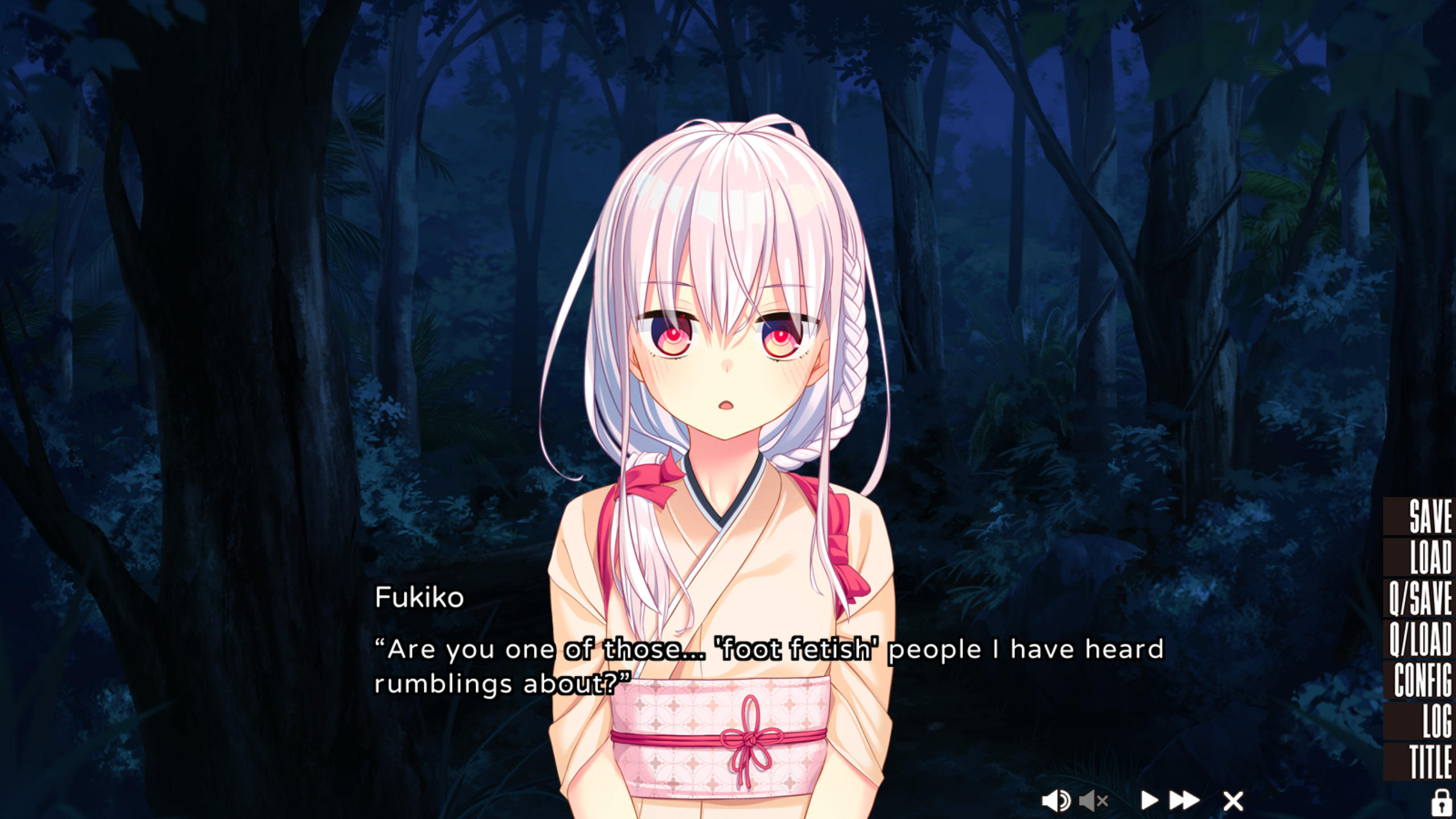This screenshot has height=819, width=1456.
Task: Hide the text box with the X
Action: click(x=1233, y=801)
